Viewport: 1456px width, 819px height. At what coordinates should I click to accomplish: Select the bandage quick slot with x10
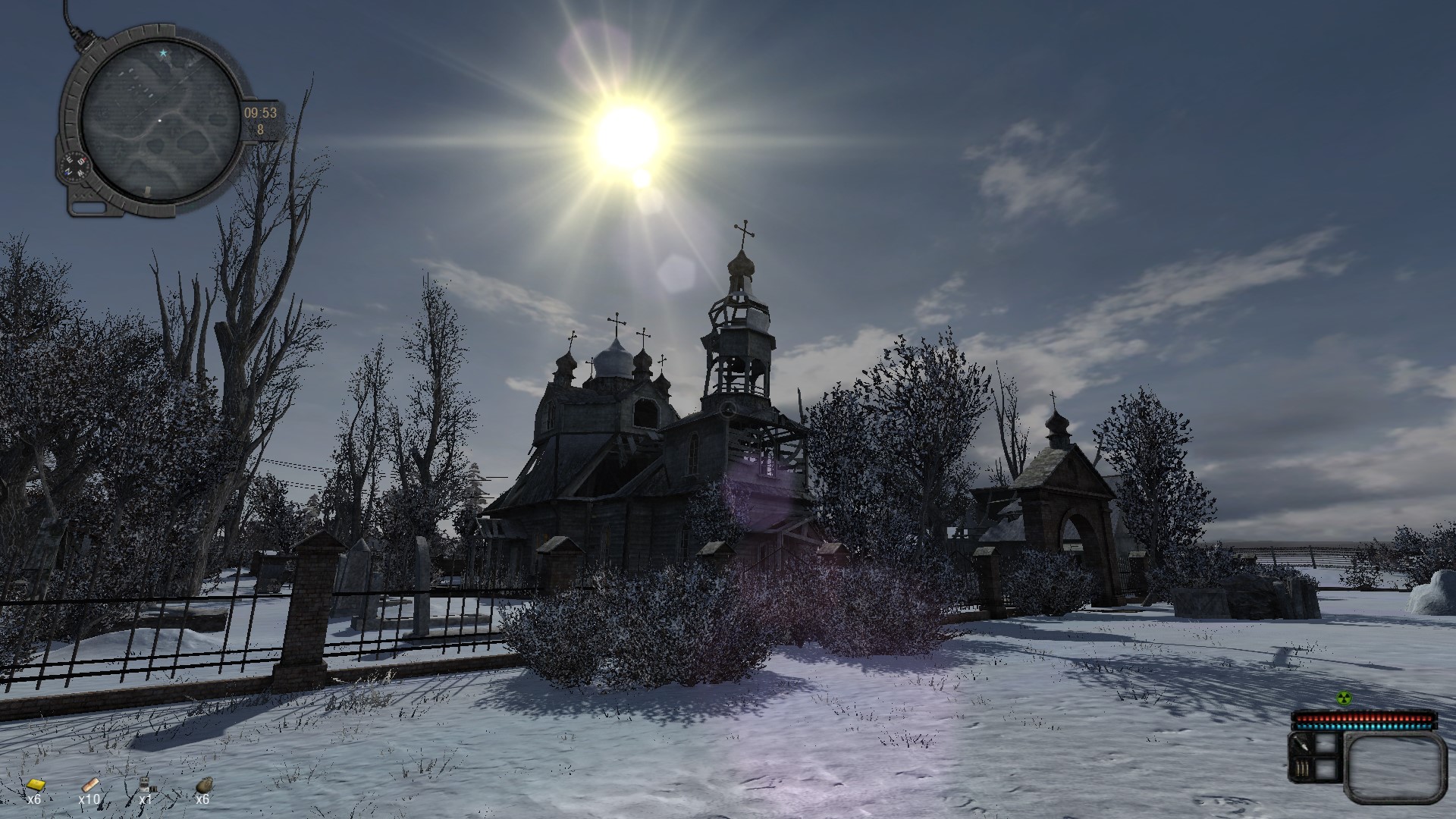pyautogui.click(x=90, y=784)
